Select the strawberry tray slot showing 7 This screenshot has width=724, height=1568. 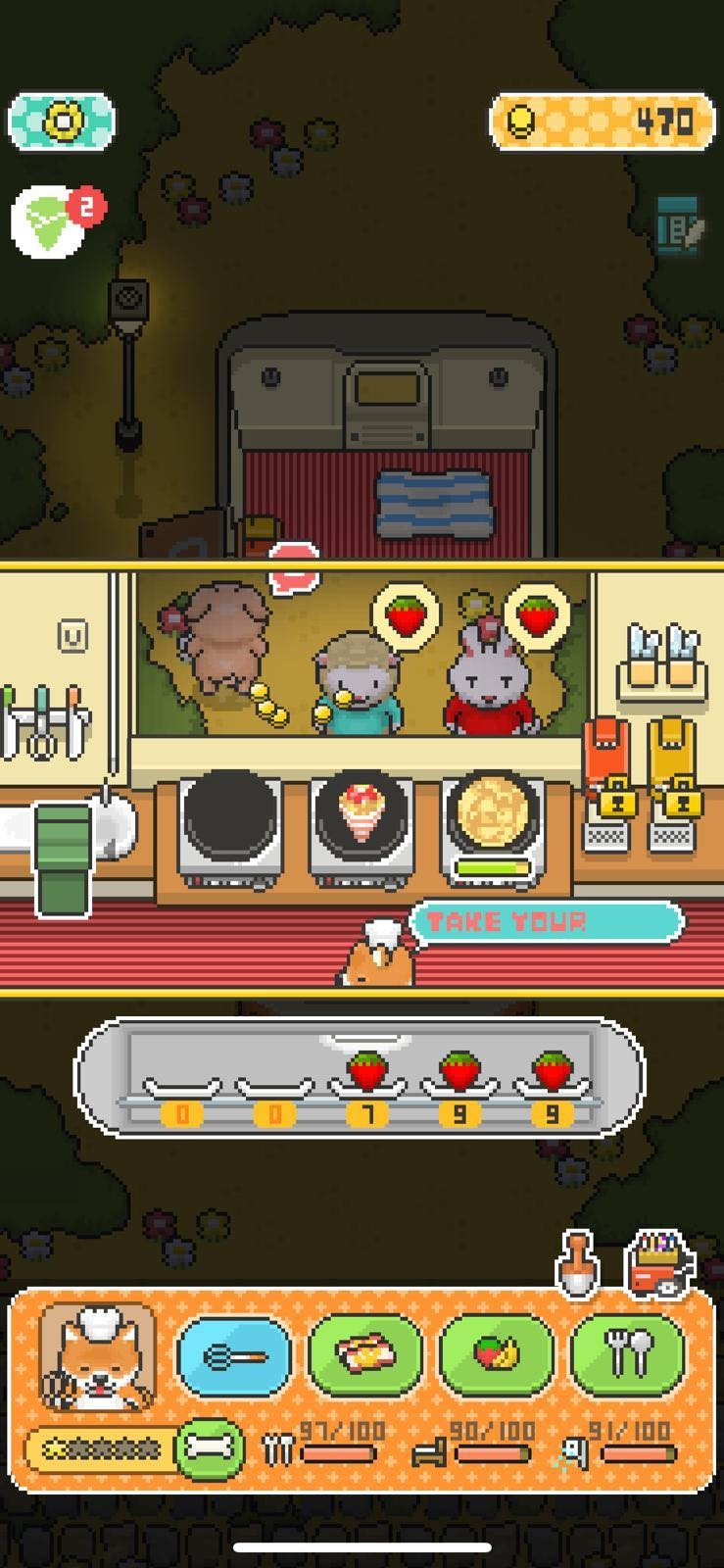pos(367,1081)
